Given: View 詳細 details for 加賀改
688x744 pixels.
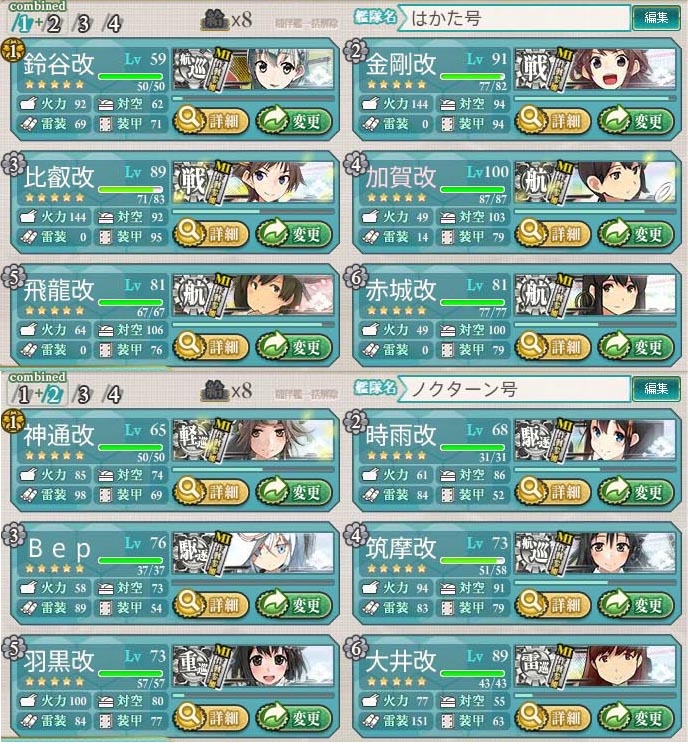Looking at the screenshot, I should coord(553,234).
